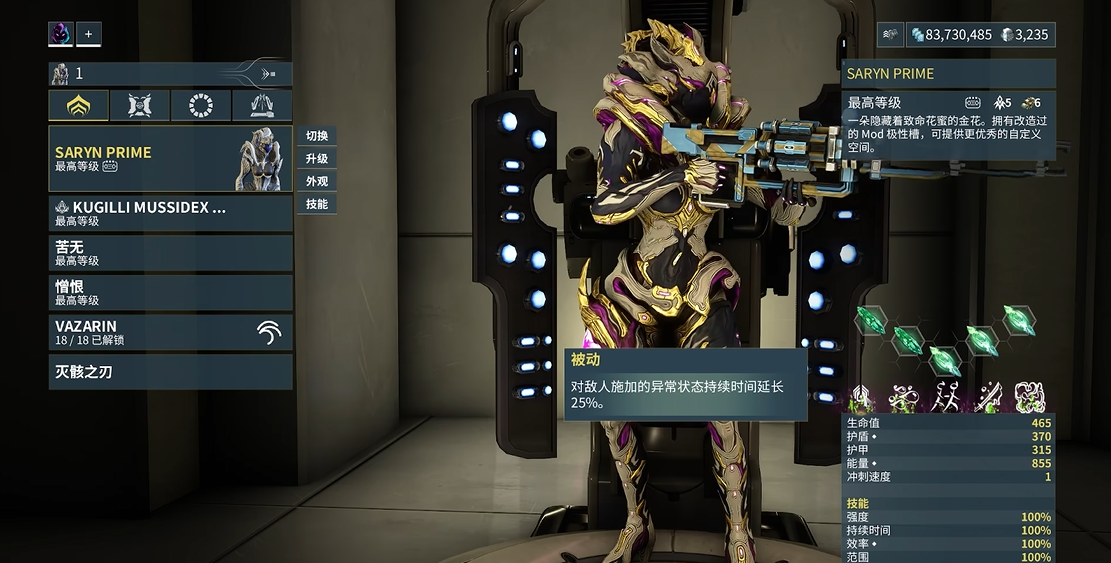
Task: Switch to the Warframe lotus tab
Action: pos(78,105)
